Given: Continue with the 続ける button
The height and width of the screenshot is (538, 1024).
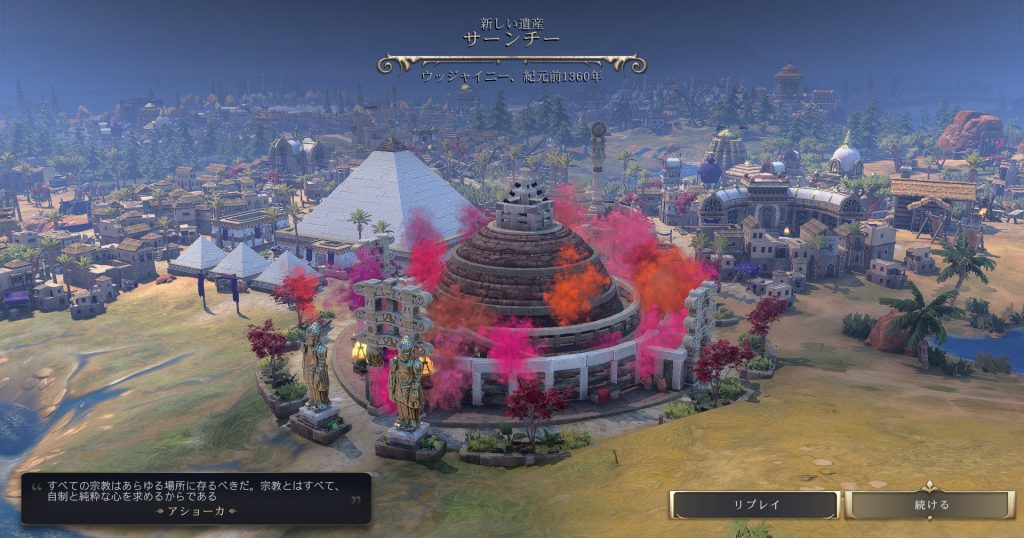Looking at the screenshot, I should [931, 505].
